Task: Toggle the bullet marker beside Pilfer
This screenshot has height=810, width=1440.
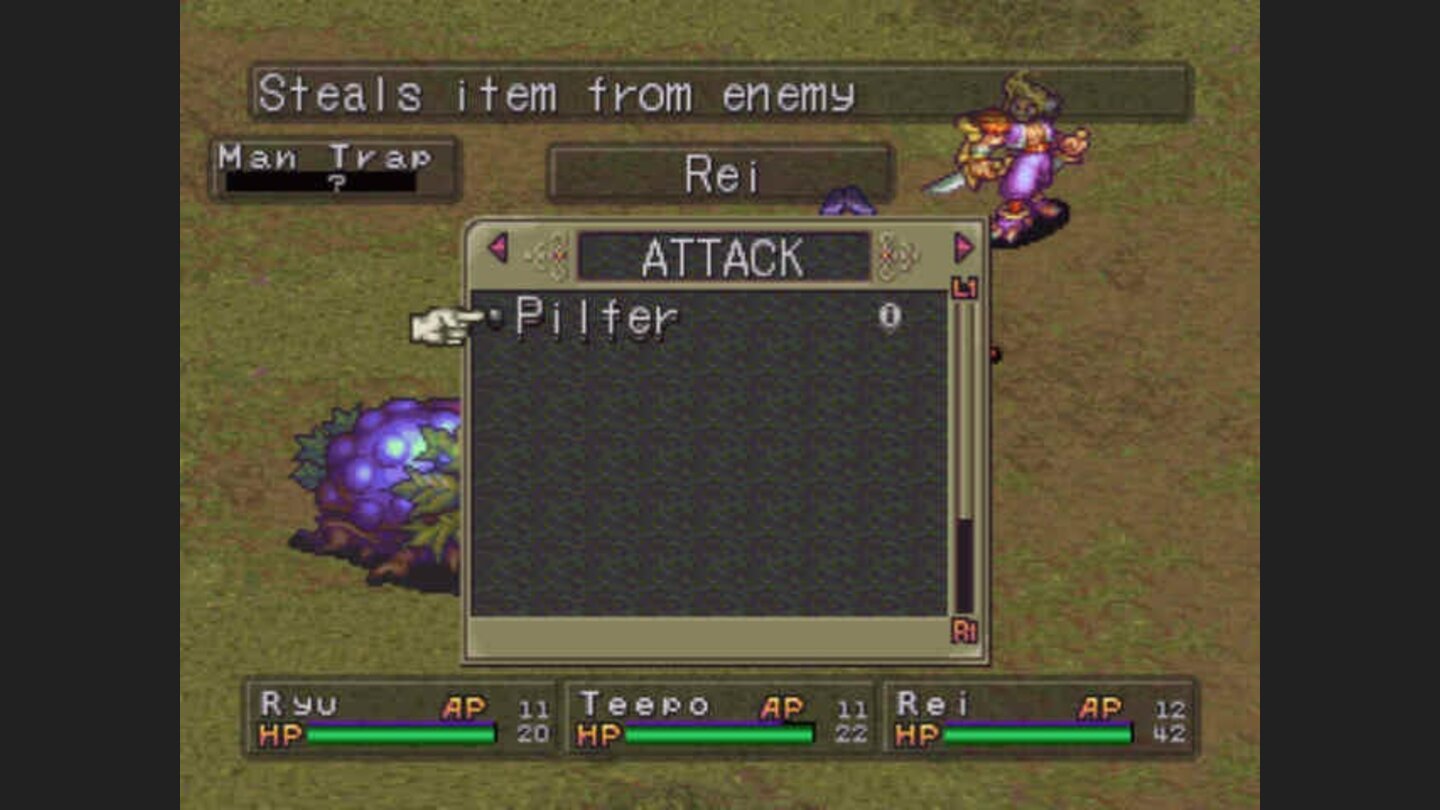Action: click(495, 315)
